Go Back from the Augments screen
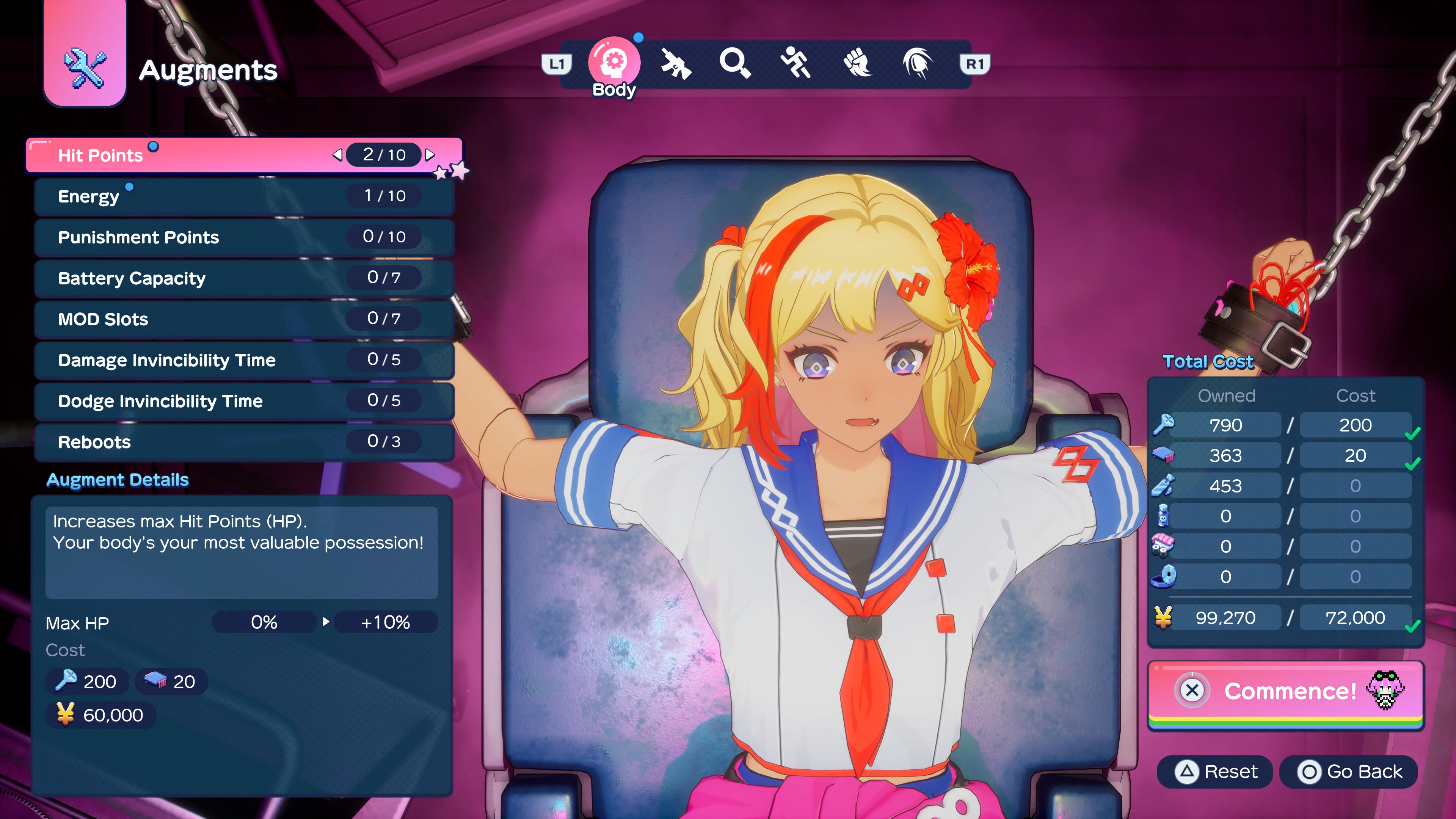Screen dimensions: 1456x819 pyautogui.click(x=1349, y=772)
